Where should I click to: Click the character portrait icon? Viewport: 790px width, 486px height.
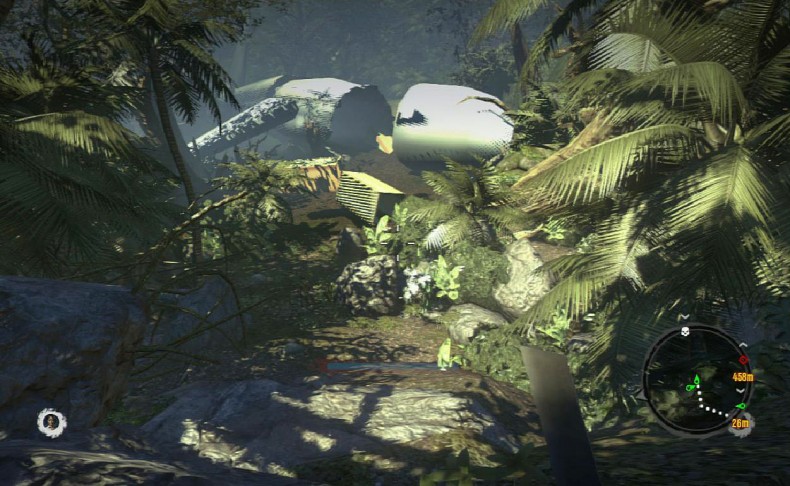point(51,422)
